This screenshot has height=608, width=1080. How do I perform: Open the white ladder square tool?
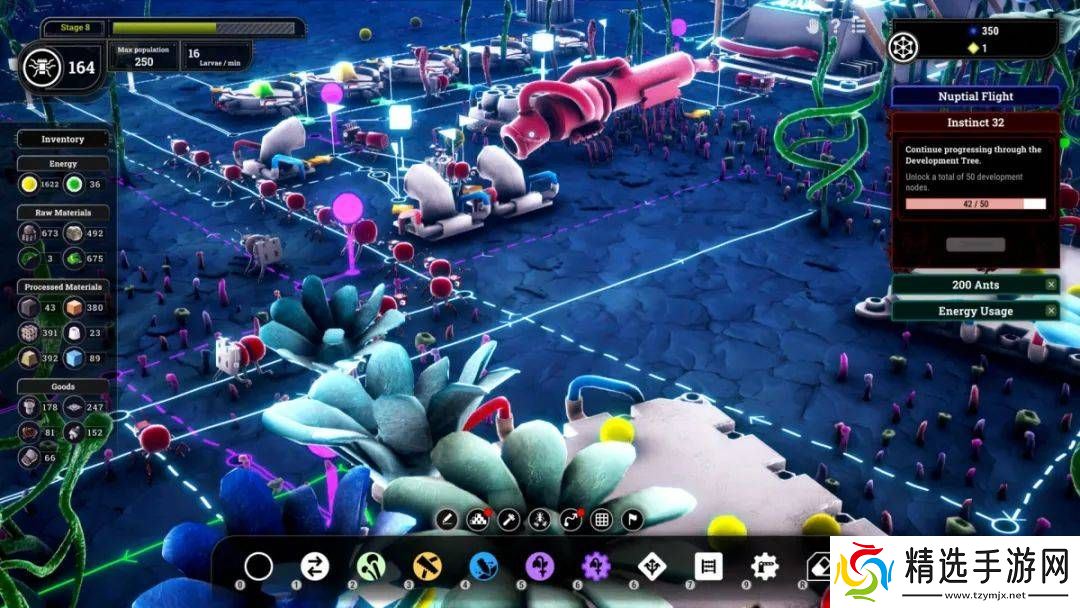tap(708, 567)
